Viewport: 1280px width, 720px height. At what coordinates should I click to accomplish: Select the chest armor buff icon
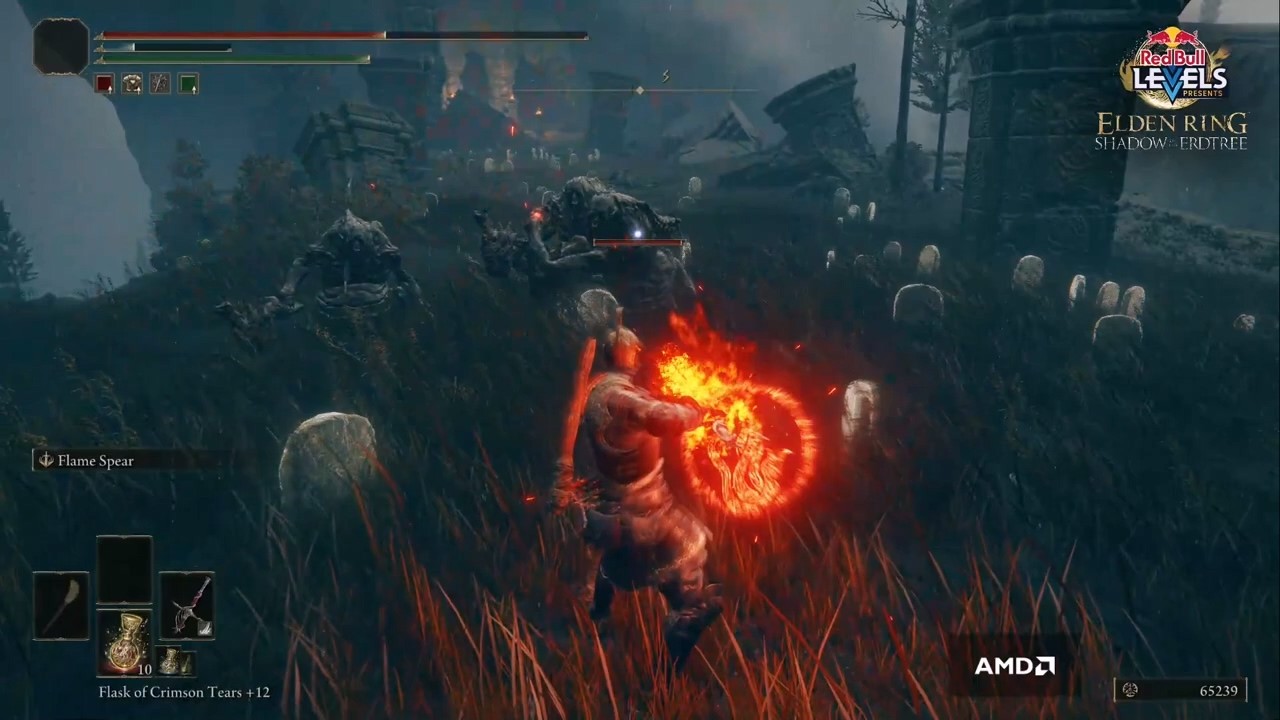pyautogui.click(x=132, y=84)
